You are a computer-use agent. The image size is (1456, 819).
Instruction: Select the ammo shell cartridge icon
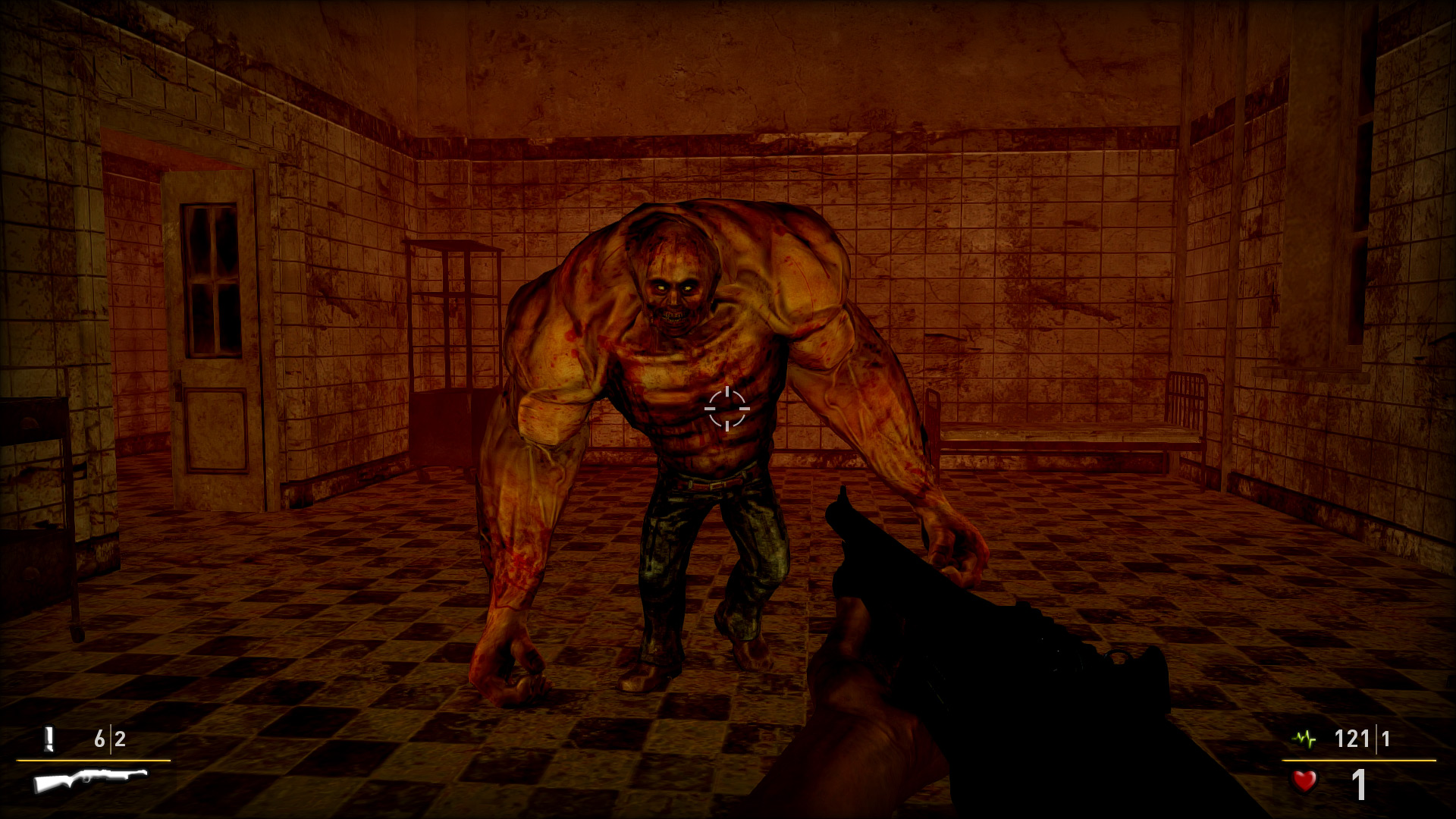click(50, 739)
